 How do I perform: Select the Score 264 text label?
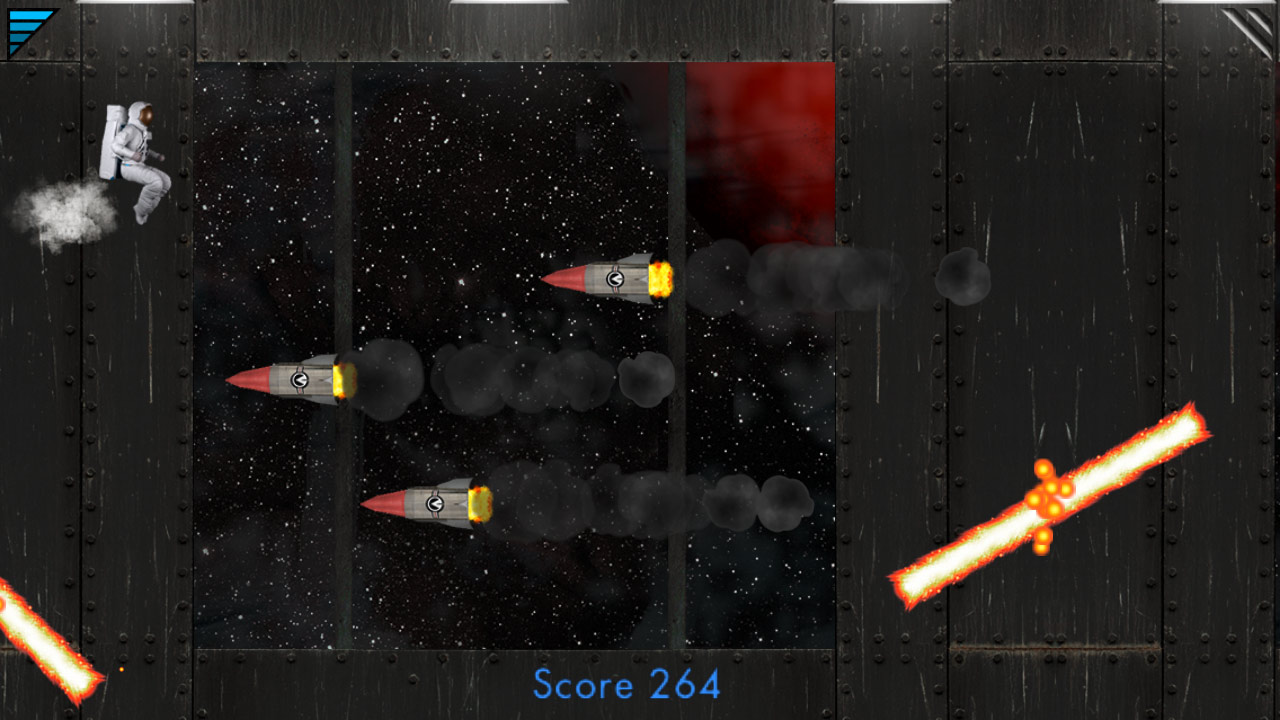pyautogui.click(x=628, y=686)
